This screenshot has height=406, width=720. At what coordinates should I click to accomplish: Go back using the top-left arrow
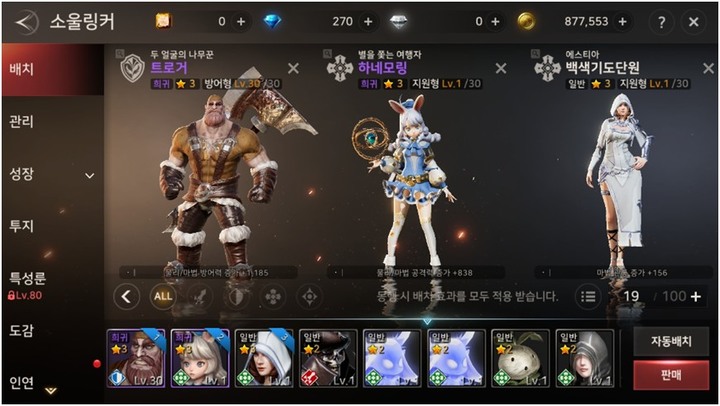point(26,21)
